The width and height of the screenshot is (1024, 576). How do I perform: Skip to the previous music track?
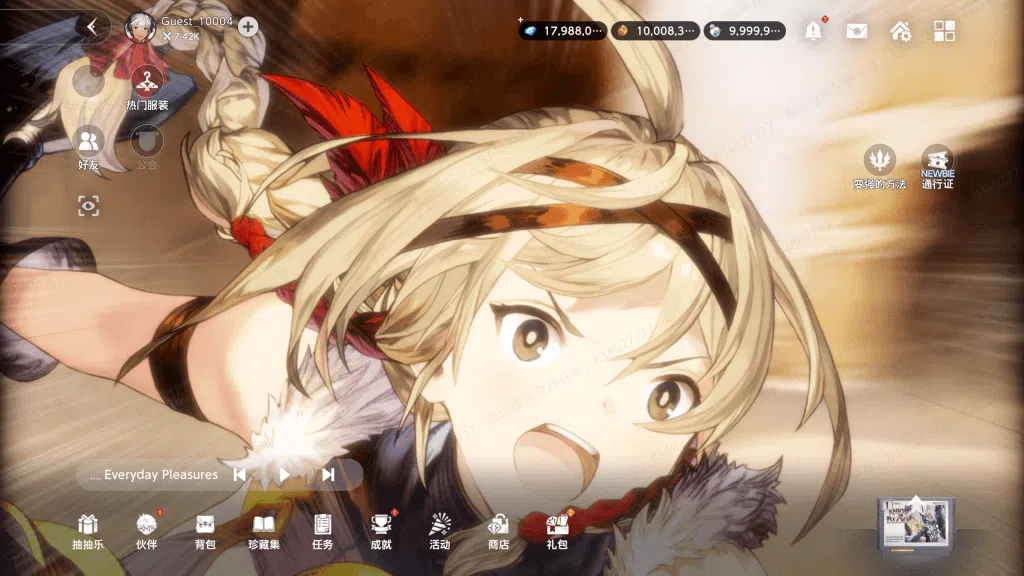click(x=240, y=475)
